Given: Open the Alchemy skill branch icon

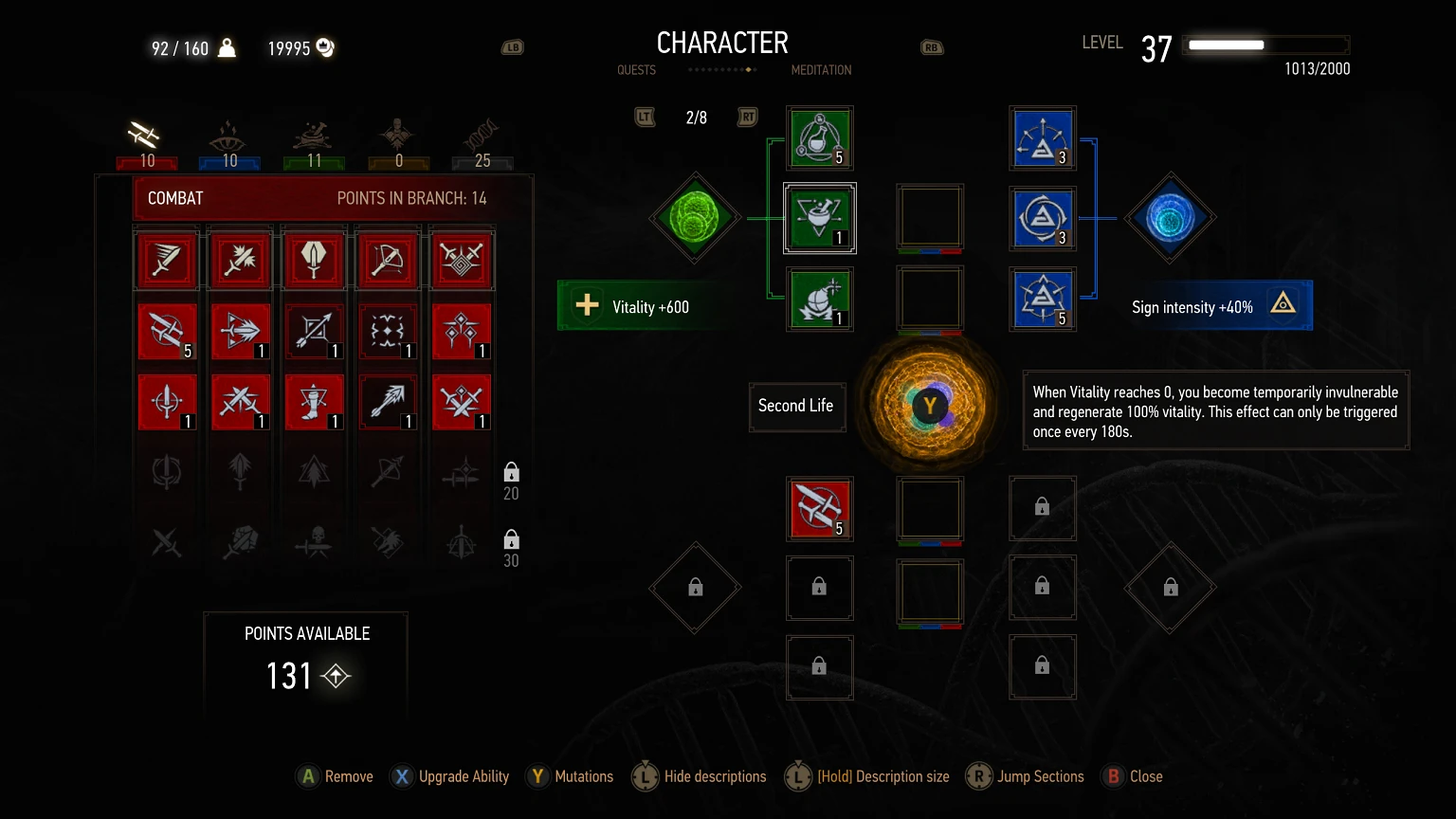Looking at the screenshot, I should [x=314, y=137].
